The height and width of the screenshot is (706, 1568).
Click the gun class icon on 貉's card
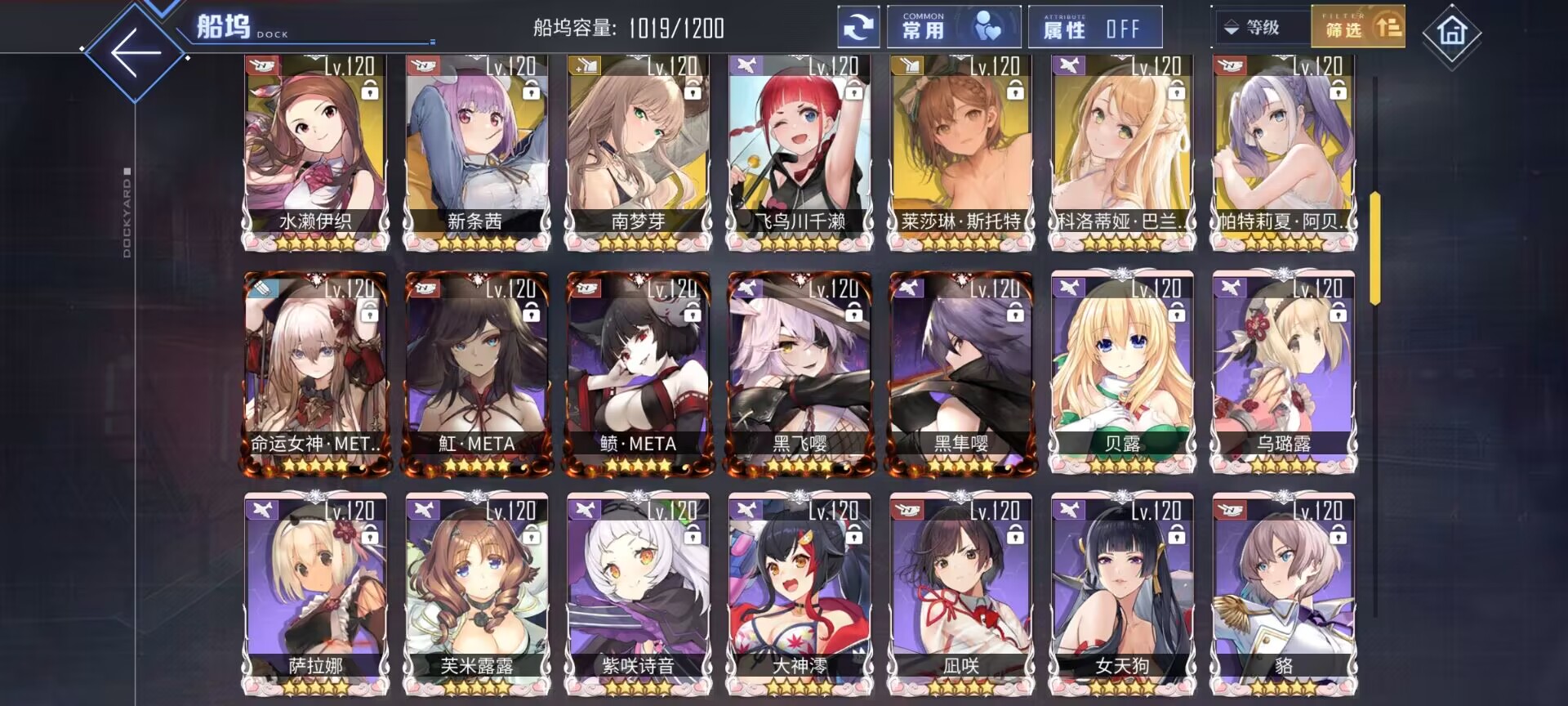tap(1229, 509)
